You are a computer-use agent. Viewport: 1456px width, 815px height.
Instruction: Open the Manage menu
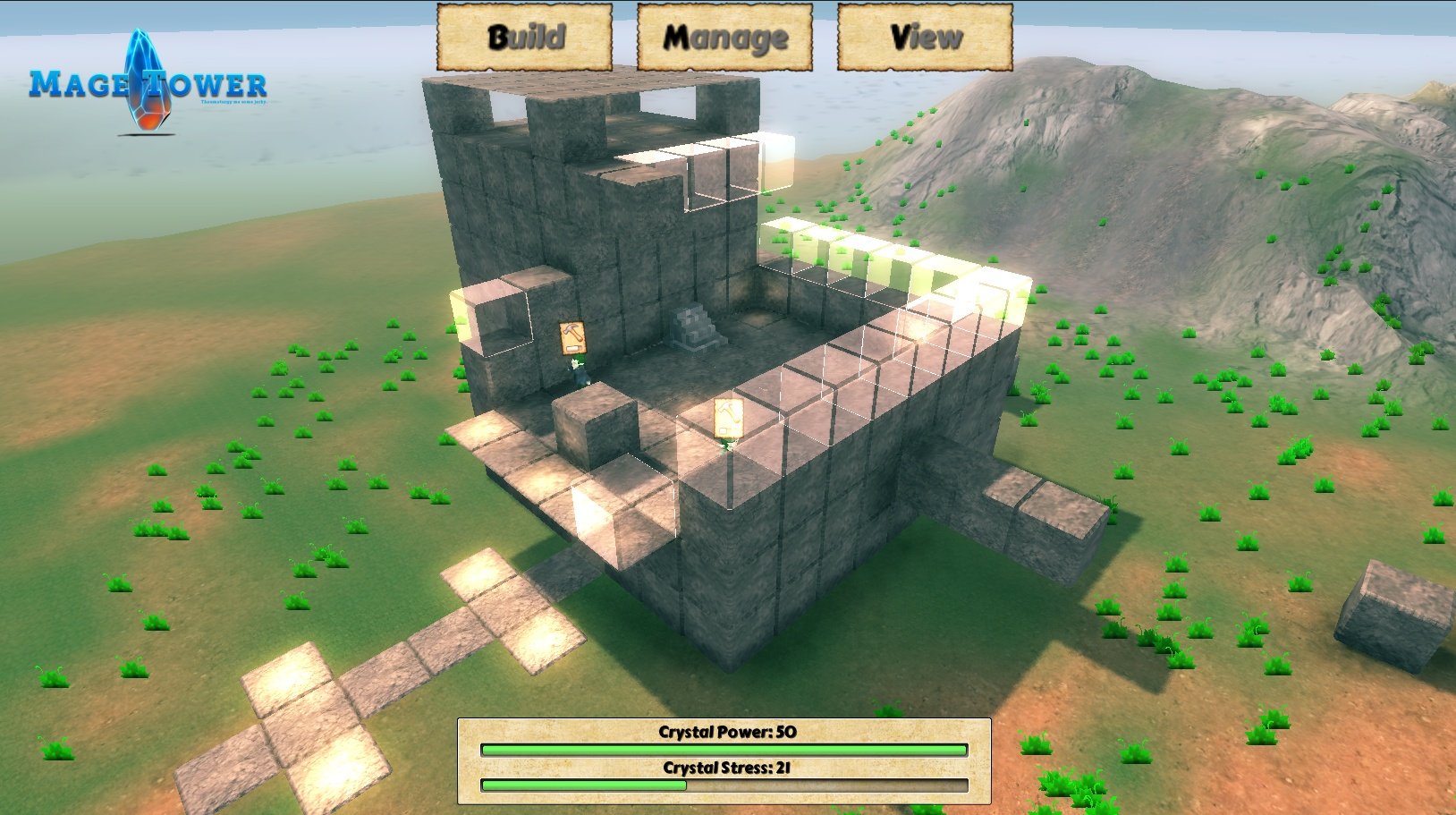(724, 37)
